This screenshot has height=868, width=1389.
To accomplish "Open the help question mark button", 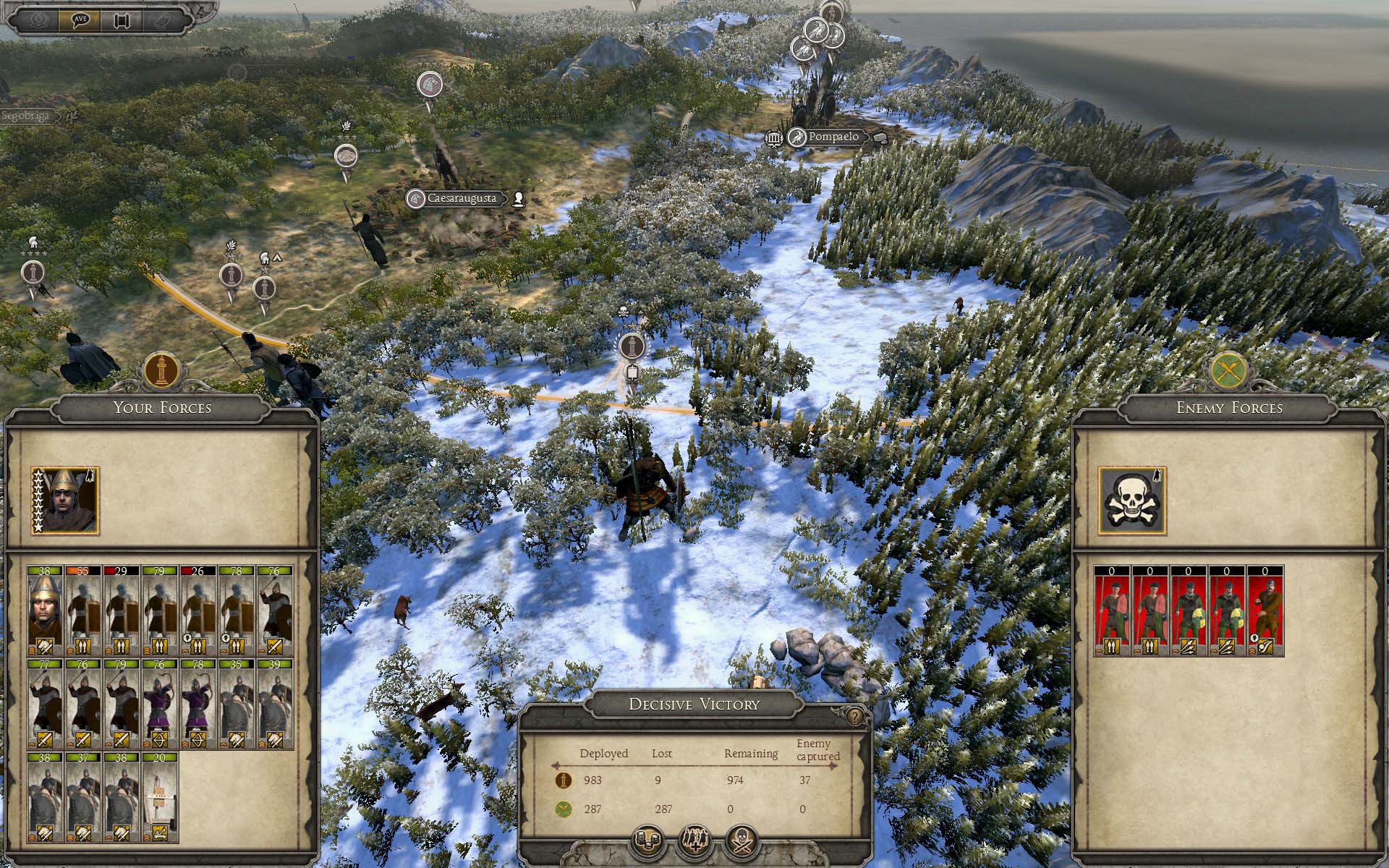I will [854, 717].
